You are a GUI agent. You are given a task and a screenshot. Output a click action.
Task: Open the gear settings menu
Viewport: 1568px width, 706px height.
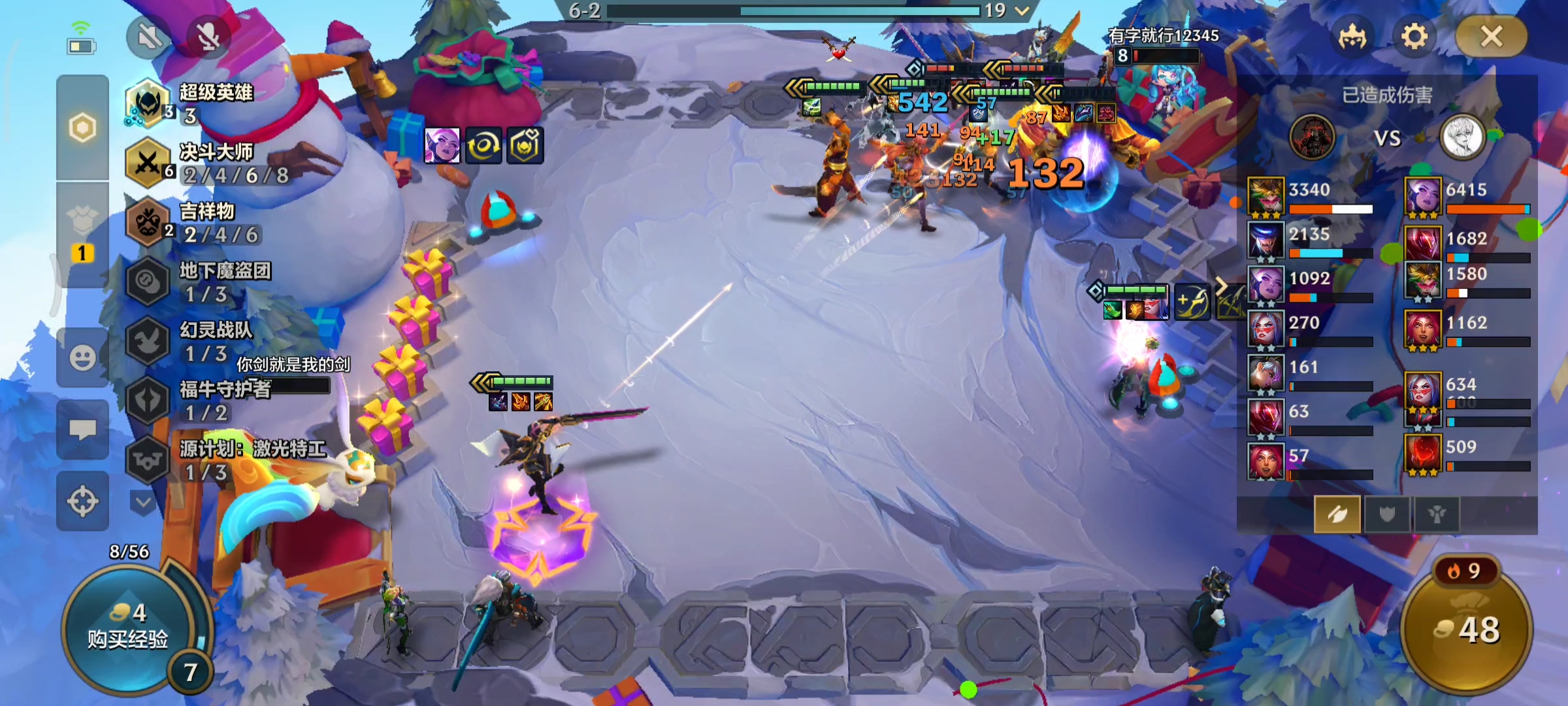1414,37
